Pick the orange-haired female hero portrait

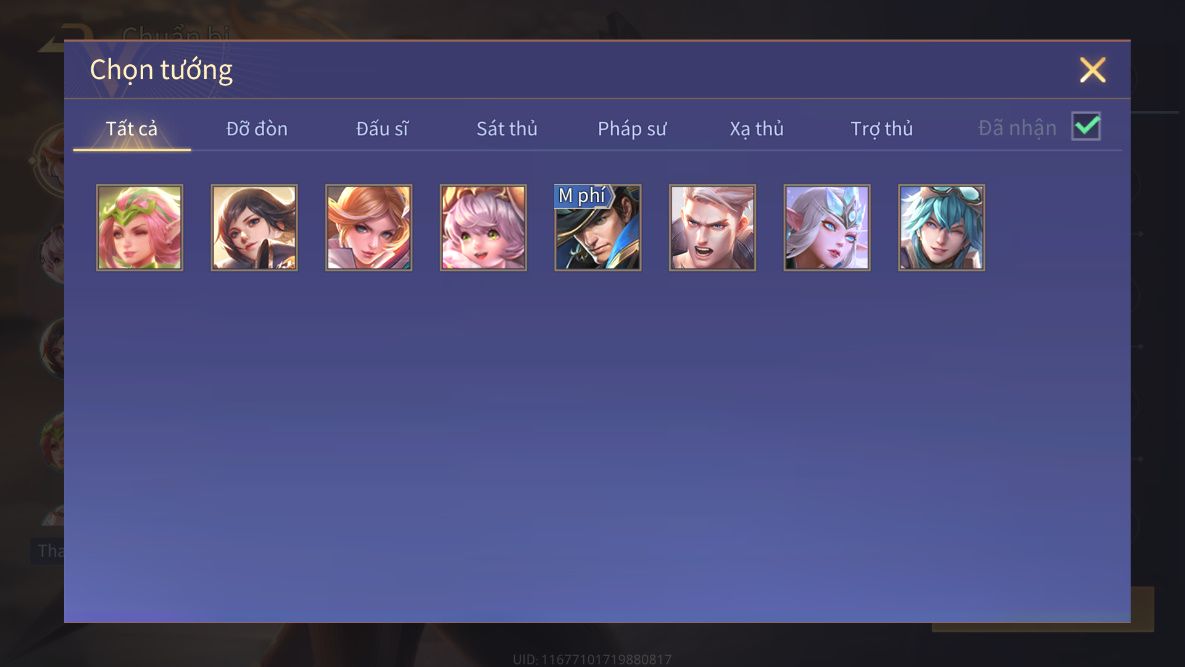click(x=369, y=228)
